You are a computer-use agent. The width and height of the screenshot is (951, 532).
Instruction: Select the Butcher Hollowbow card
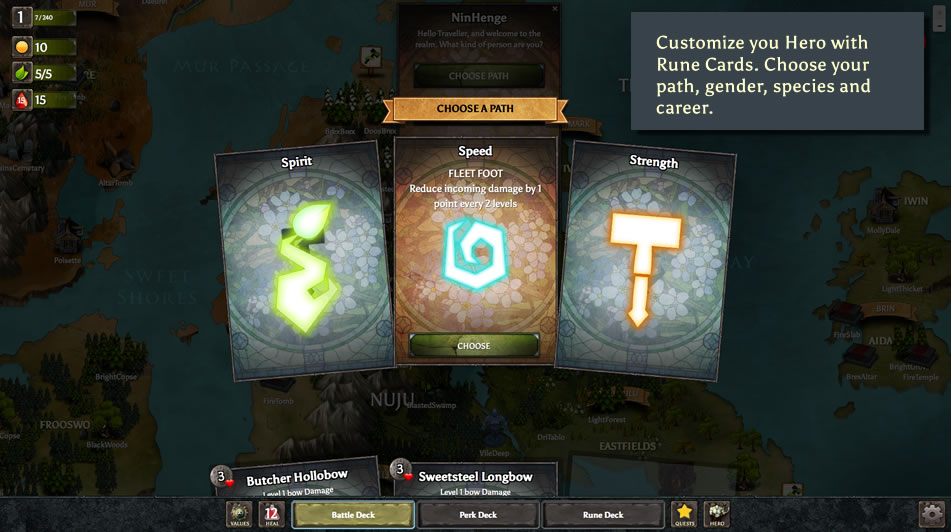coord(296,478)
